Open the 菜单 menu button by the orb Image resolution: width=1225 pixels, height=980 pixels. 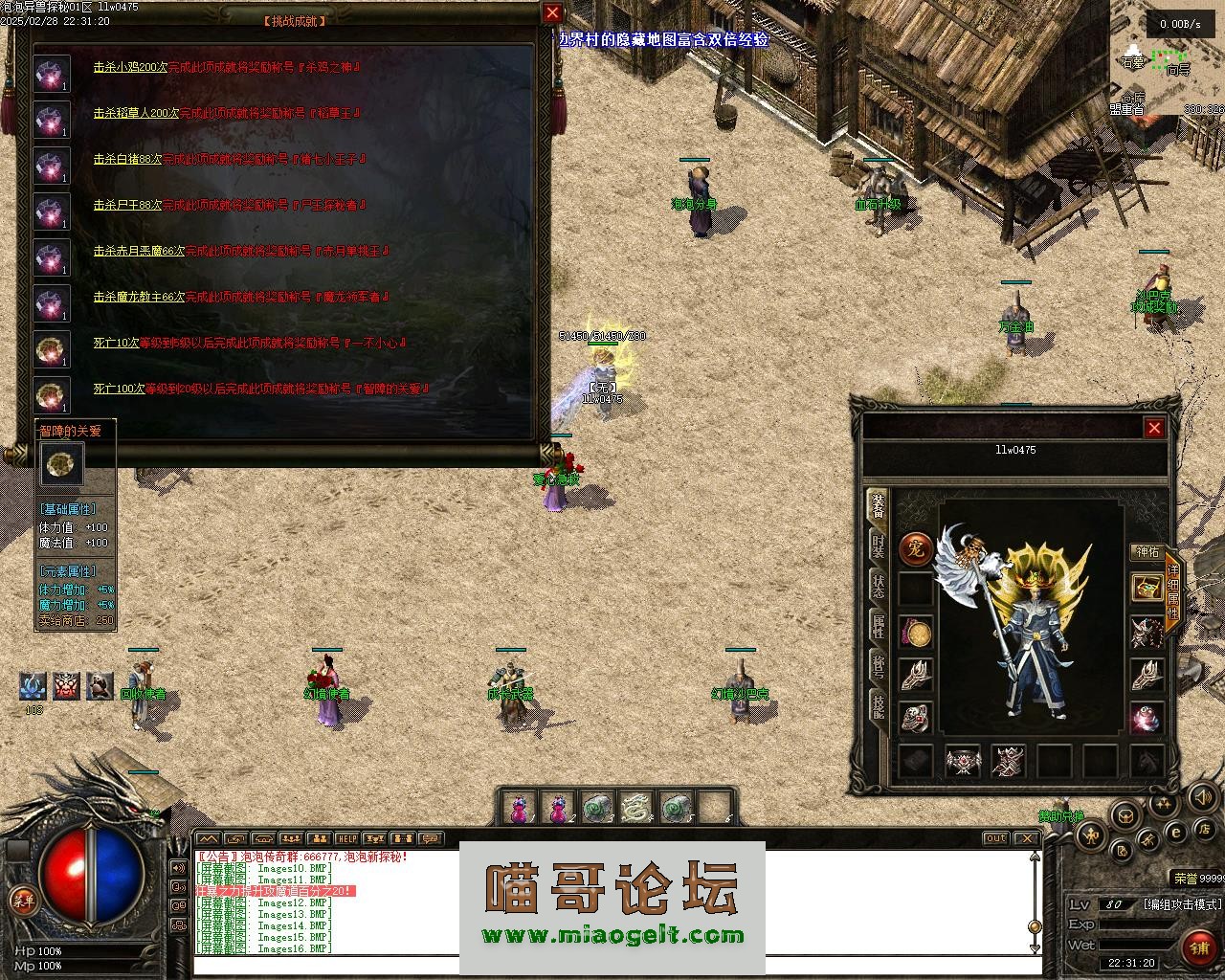coord(21,899)
